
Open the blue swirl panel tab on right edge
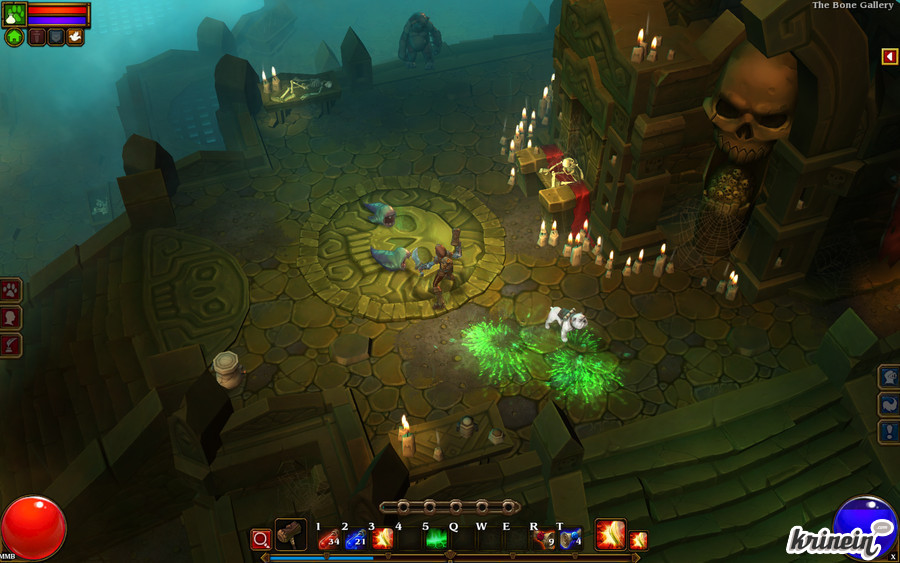point(889,404)
